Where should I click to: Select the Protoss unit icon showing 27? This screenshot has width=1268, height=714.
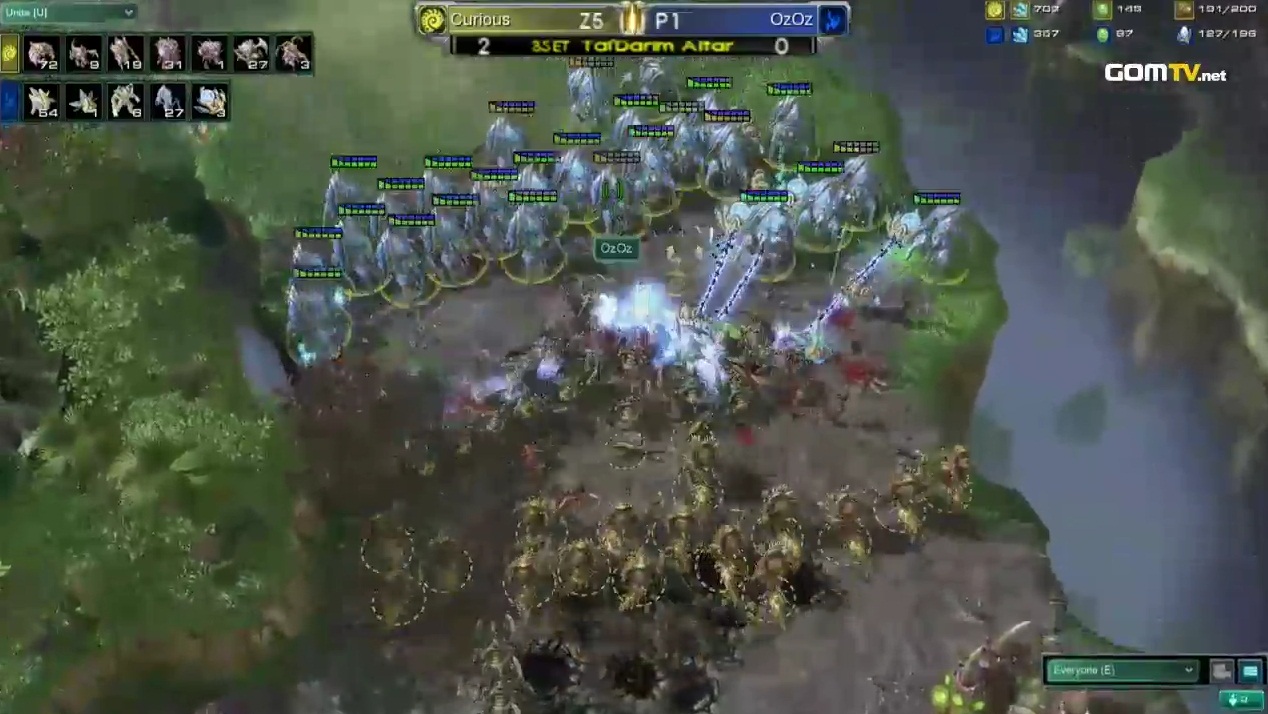click(x=168, y=101)
